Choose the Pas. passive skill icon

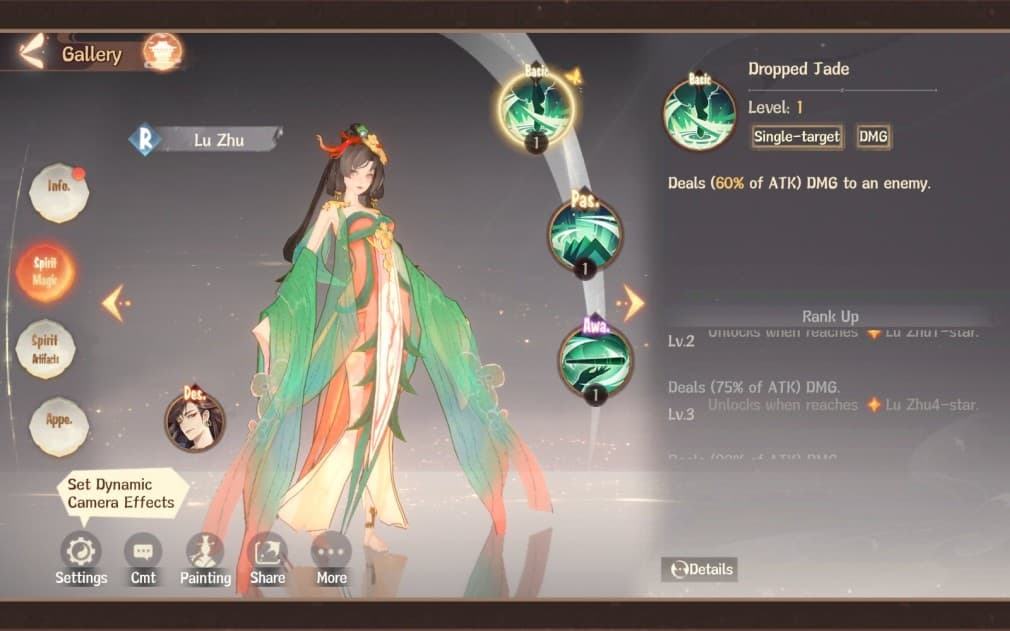[585, 234]
